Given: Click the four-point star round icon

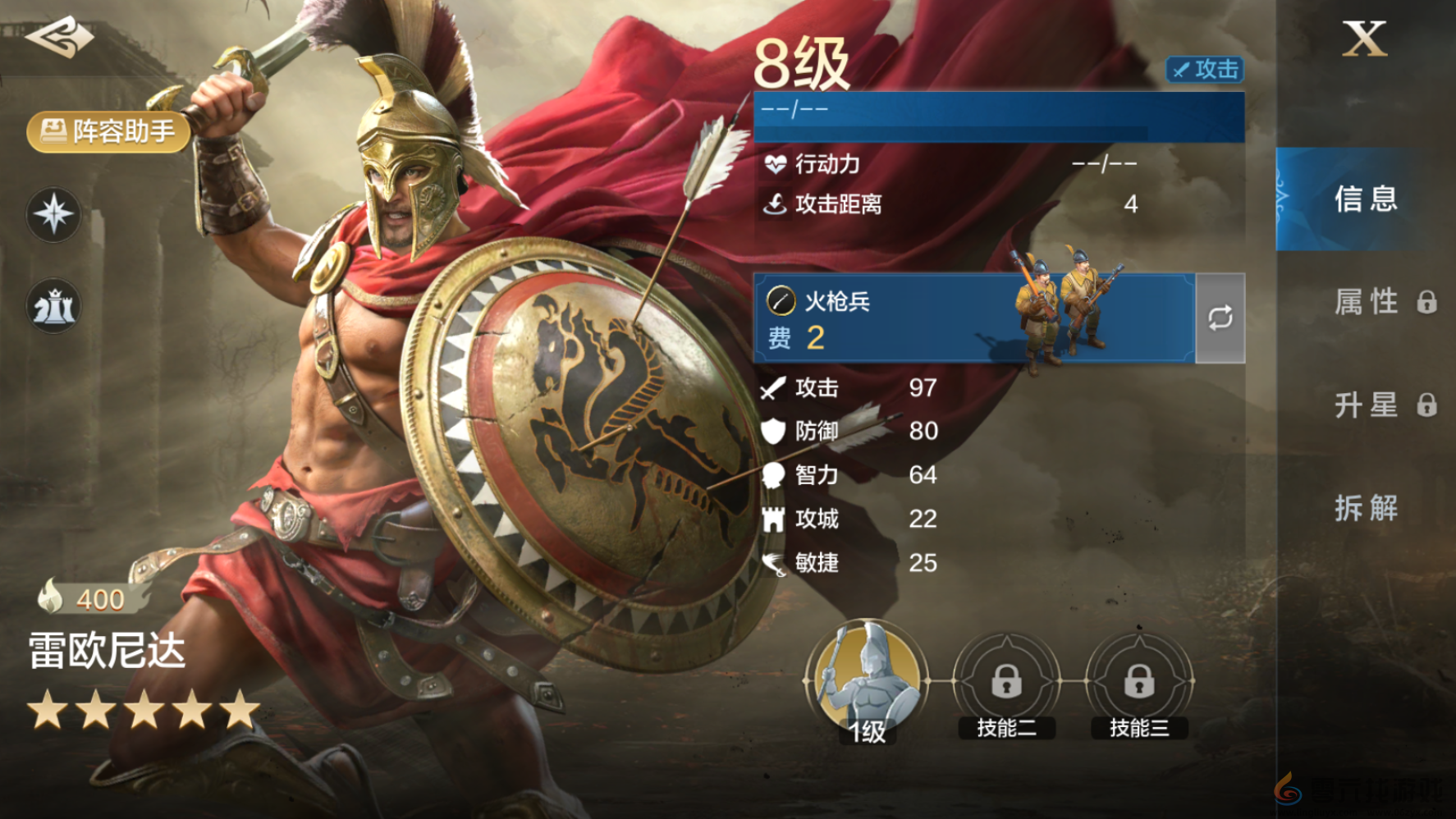Looking at the screenshot, I should pos(54,215).
